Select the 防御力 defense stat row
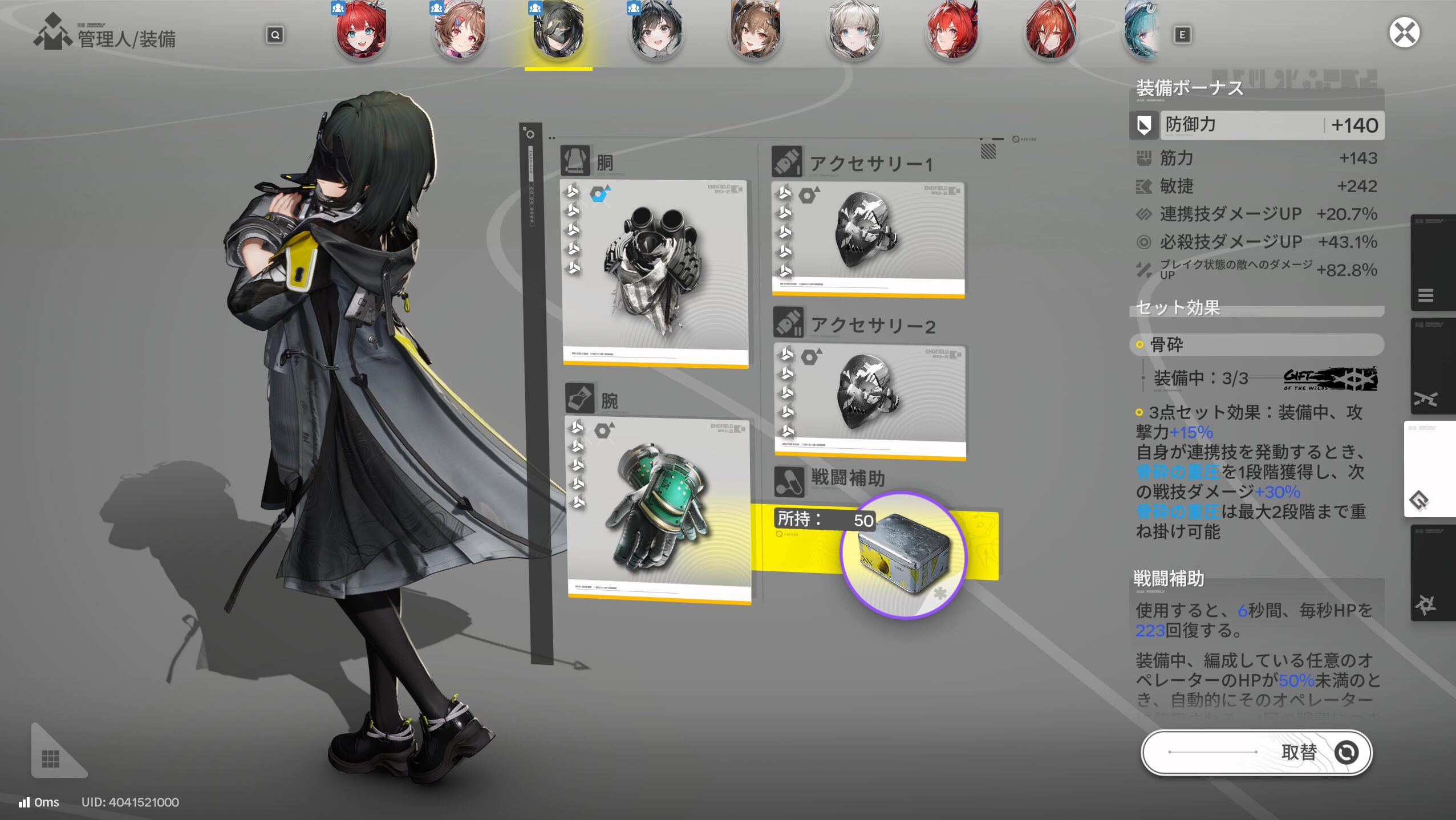Viewport: 1456px width, 820px height. pyautogui.click(x=1256, y=125)
